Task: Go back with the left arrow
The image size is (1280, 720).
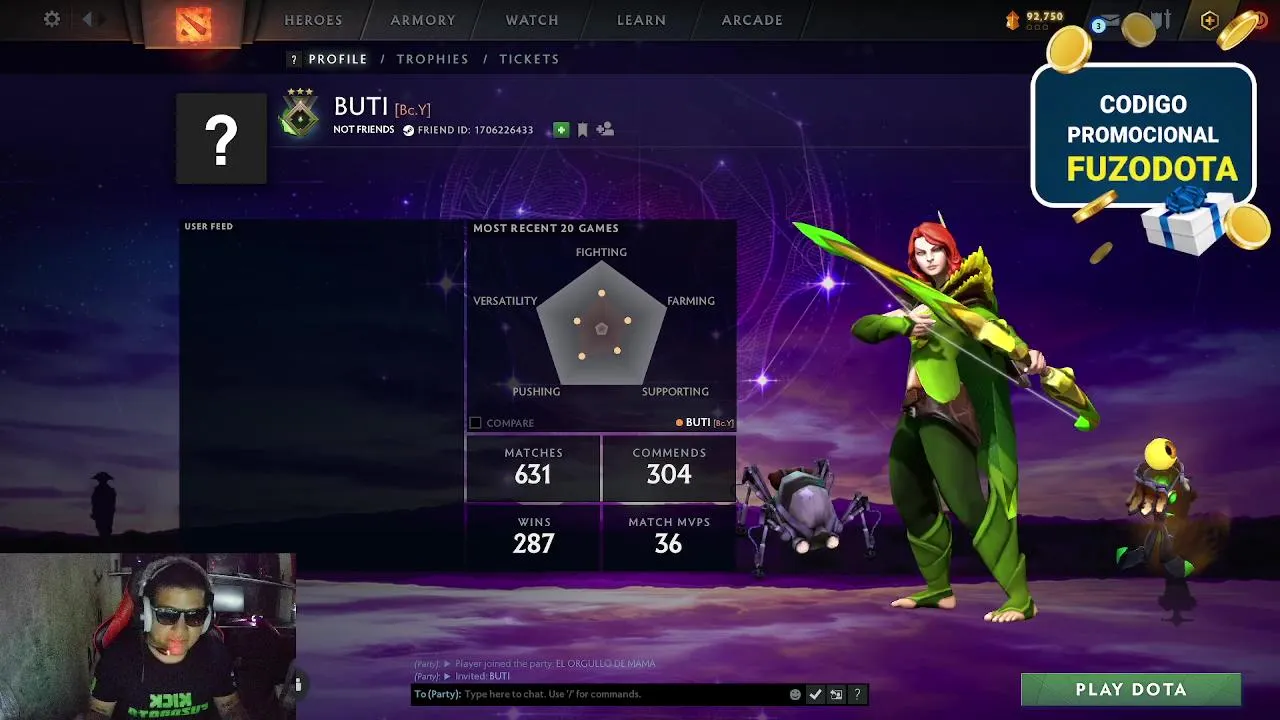Action: (88, 19)
